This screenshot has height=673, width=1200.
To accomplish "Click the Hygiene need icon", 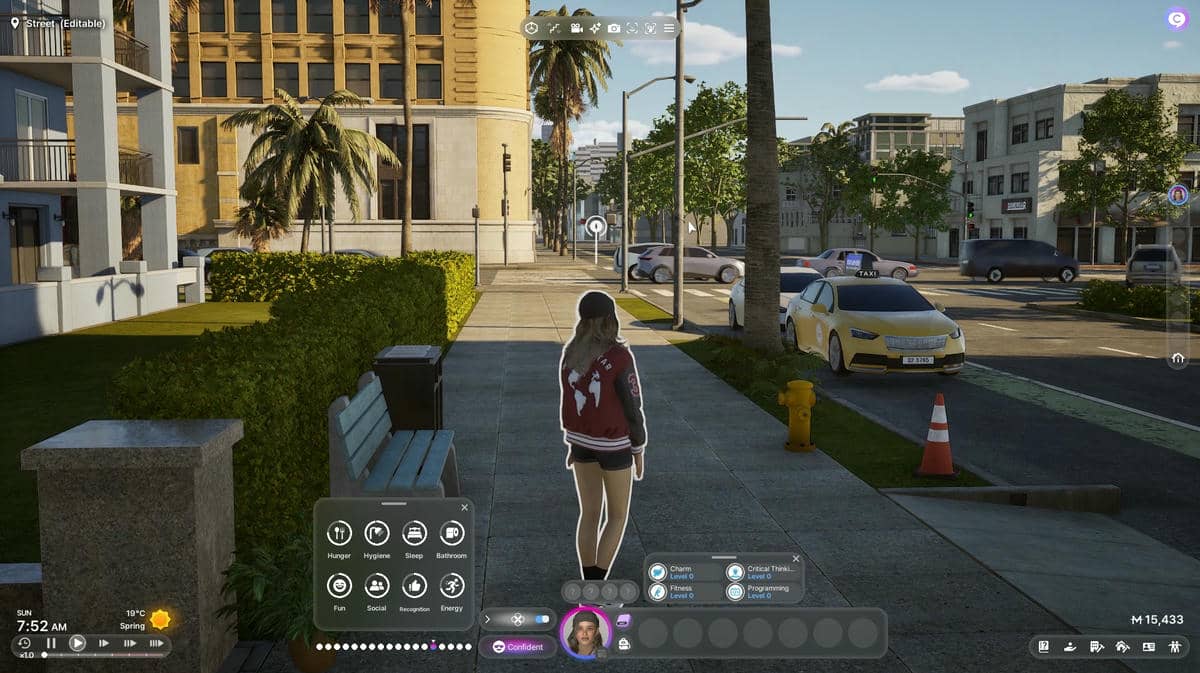I will [377, 534].
